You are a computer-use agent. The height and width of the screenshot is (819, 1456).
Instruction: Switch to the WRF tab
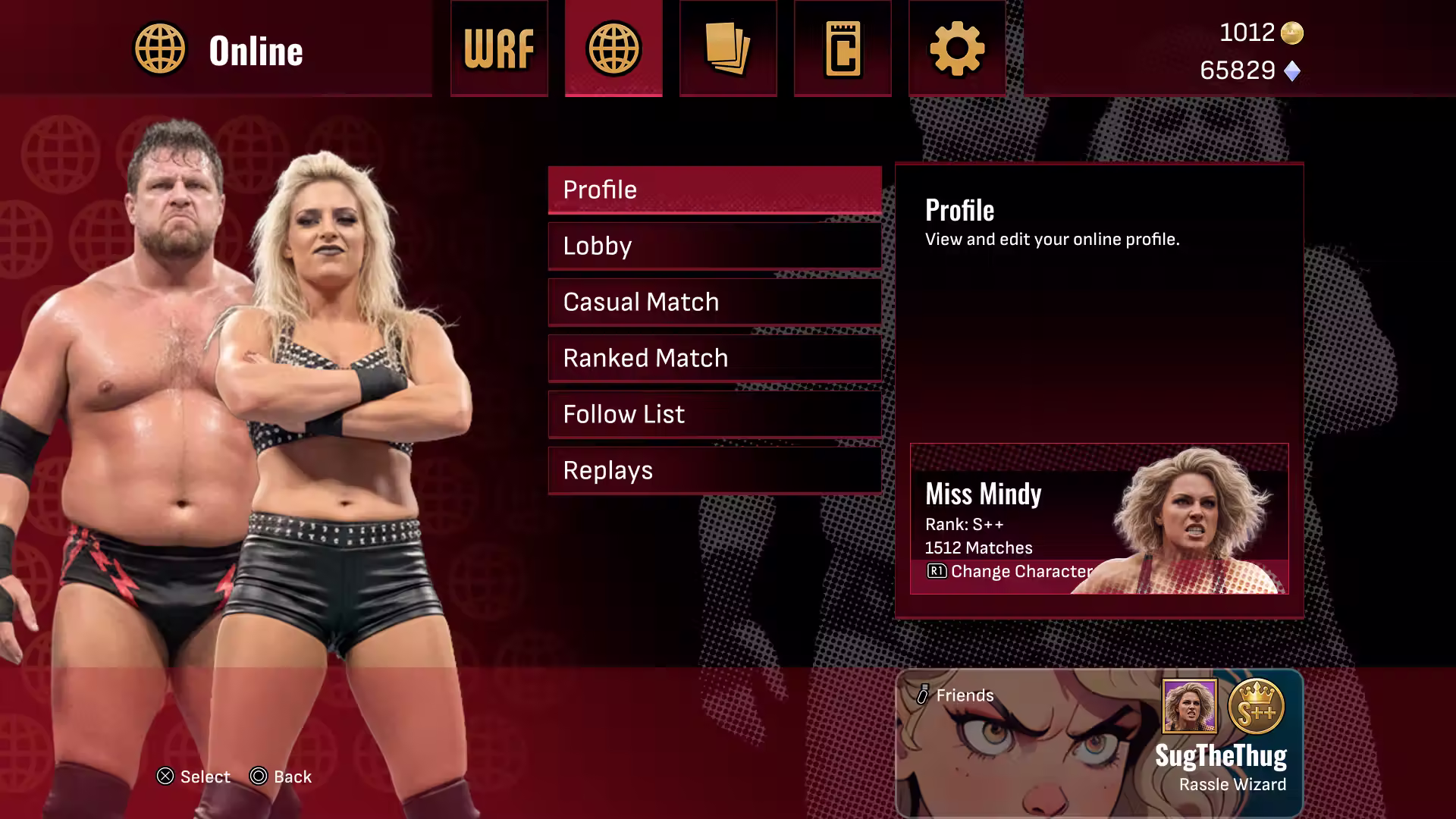[x=499, y=49]
